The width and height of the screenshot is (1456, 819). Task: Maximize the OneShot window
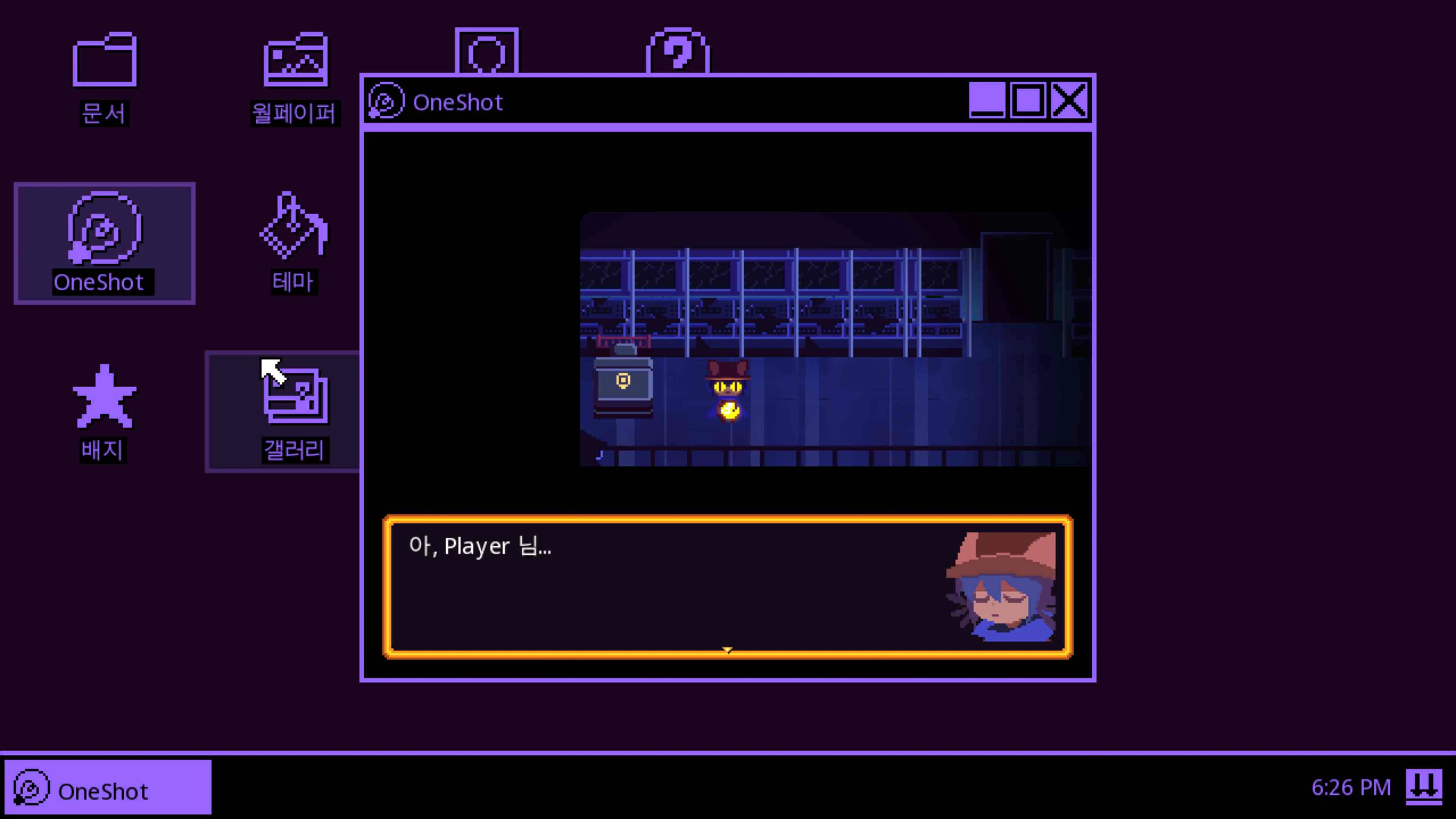pos(1029,100)
